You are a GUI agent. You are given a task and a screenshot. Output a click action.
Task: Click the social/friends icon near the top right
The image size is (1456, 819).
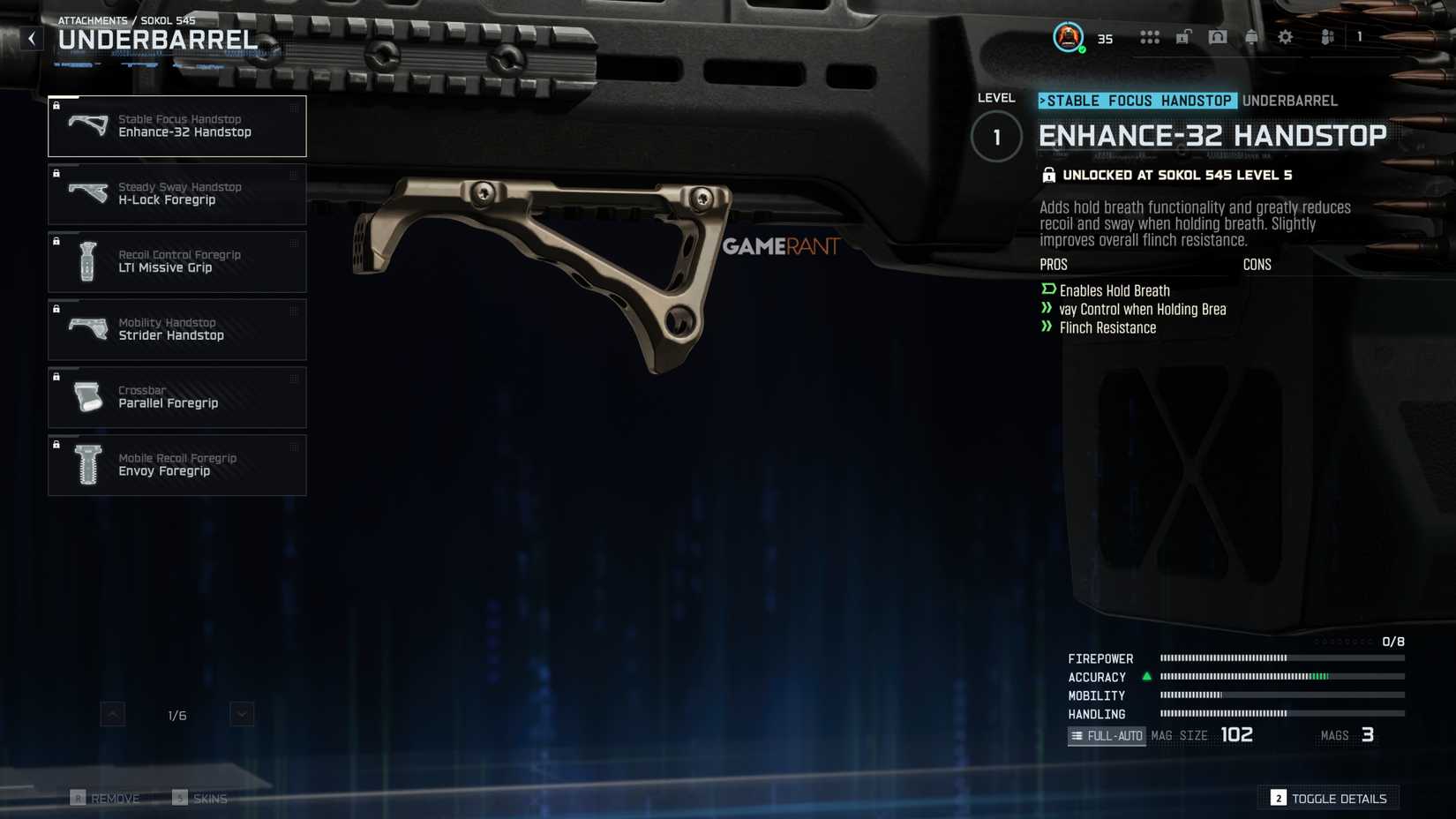point(1326,37)
